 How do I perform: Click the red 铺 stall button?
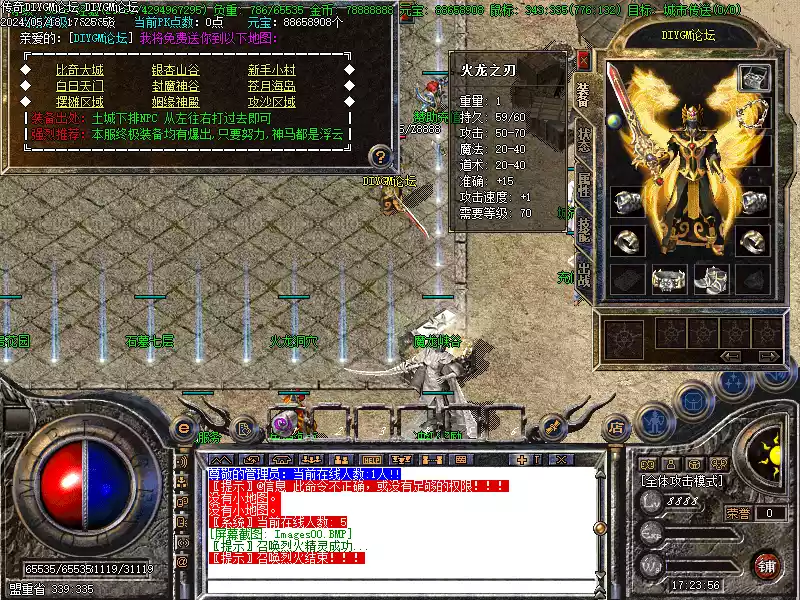click(x=766, y=565)
